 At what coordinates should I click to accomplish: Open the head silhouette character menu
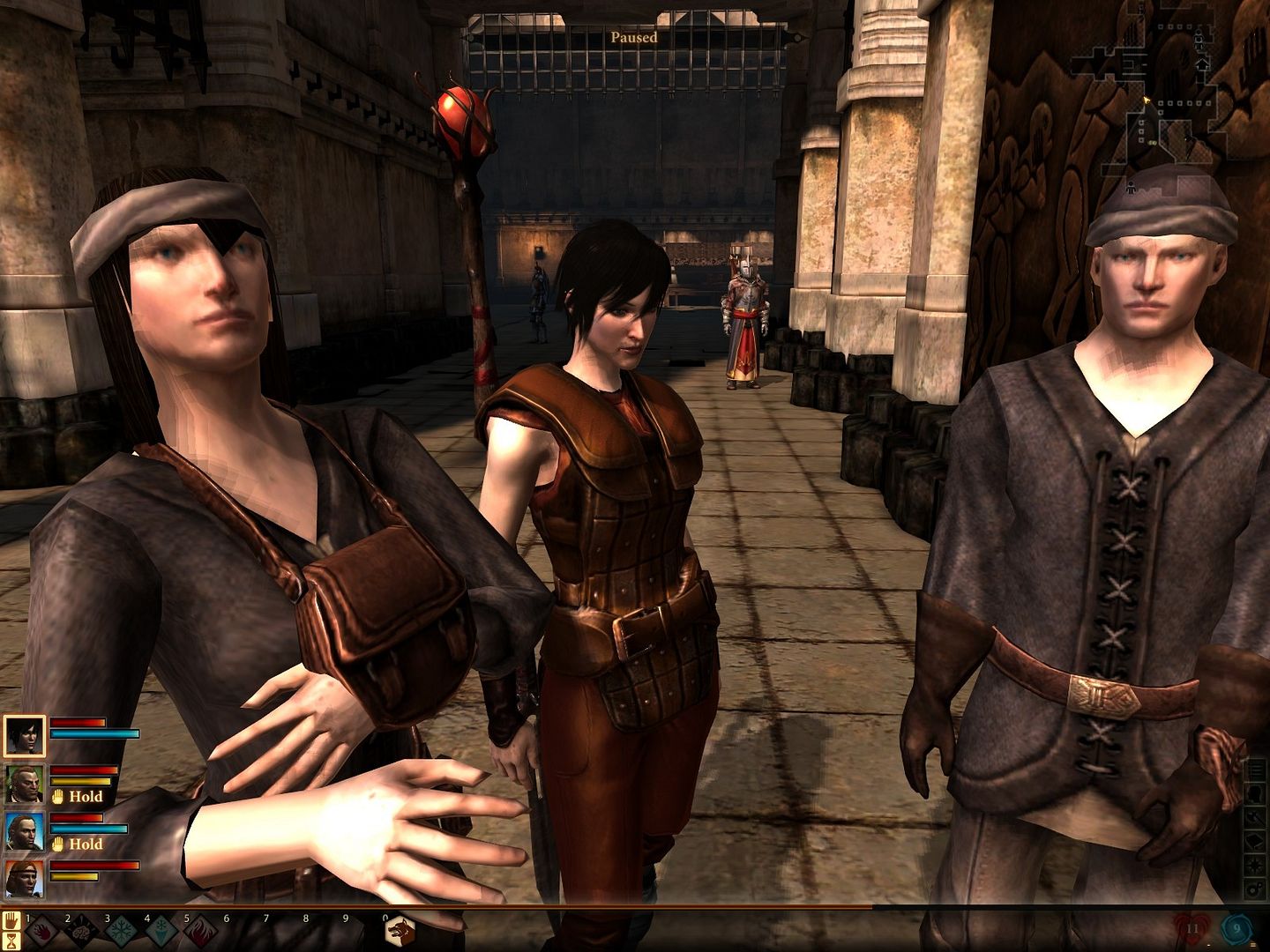click(x=1254, y=793)
